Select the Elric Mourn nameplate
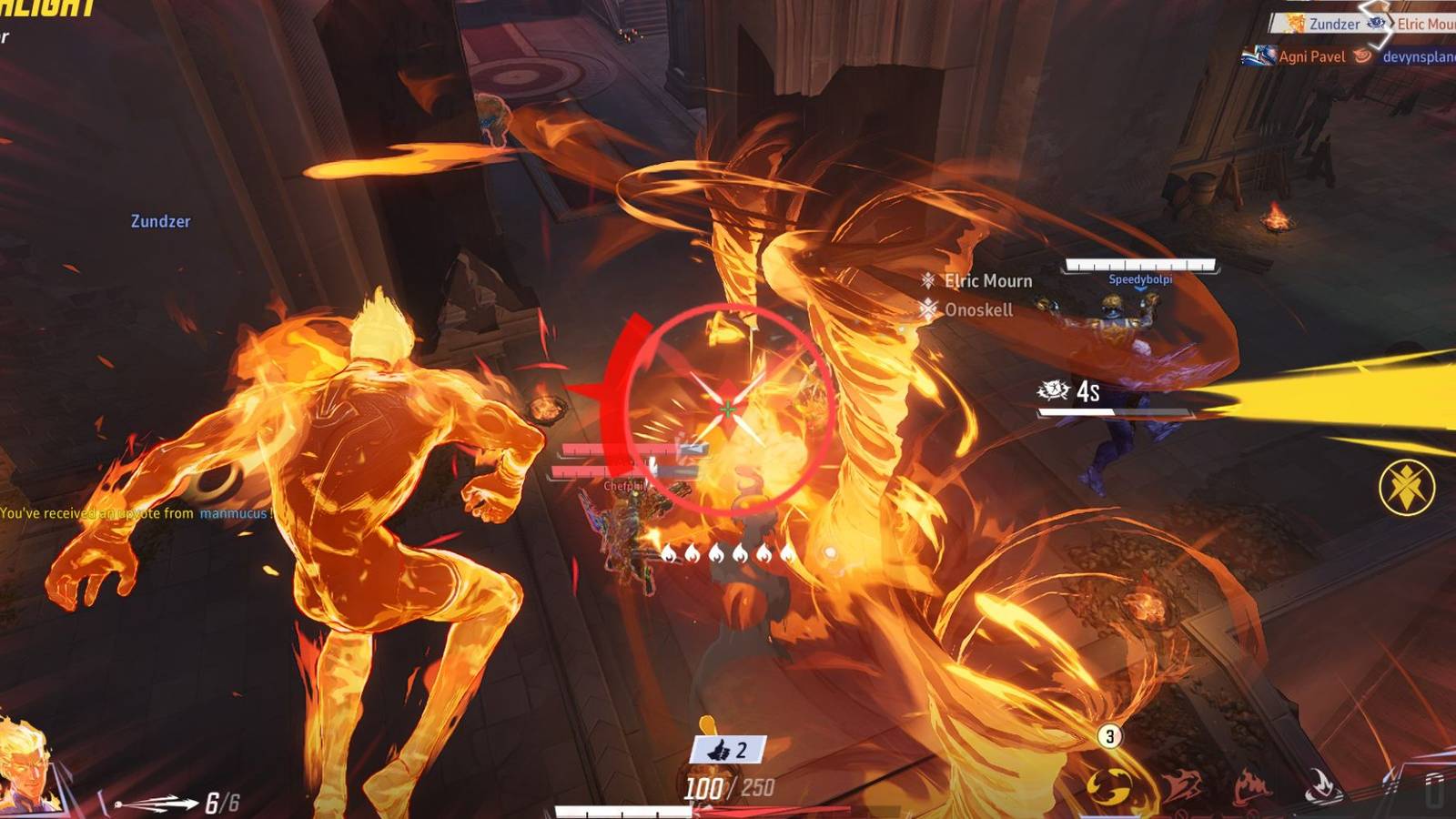Image resolution: width=1456 pixels, height=819 pixels. click(x=987, y=280)
